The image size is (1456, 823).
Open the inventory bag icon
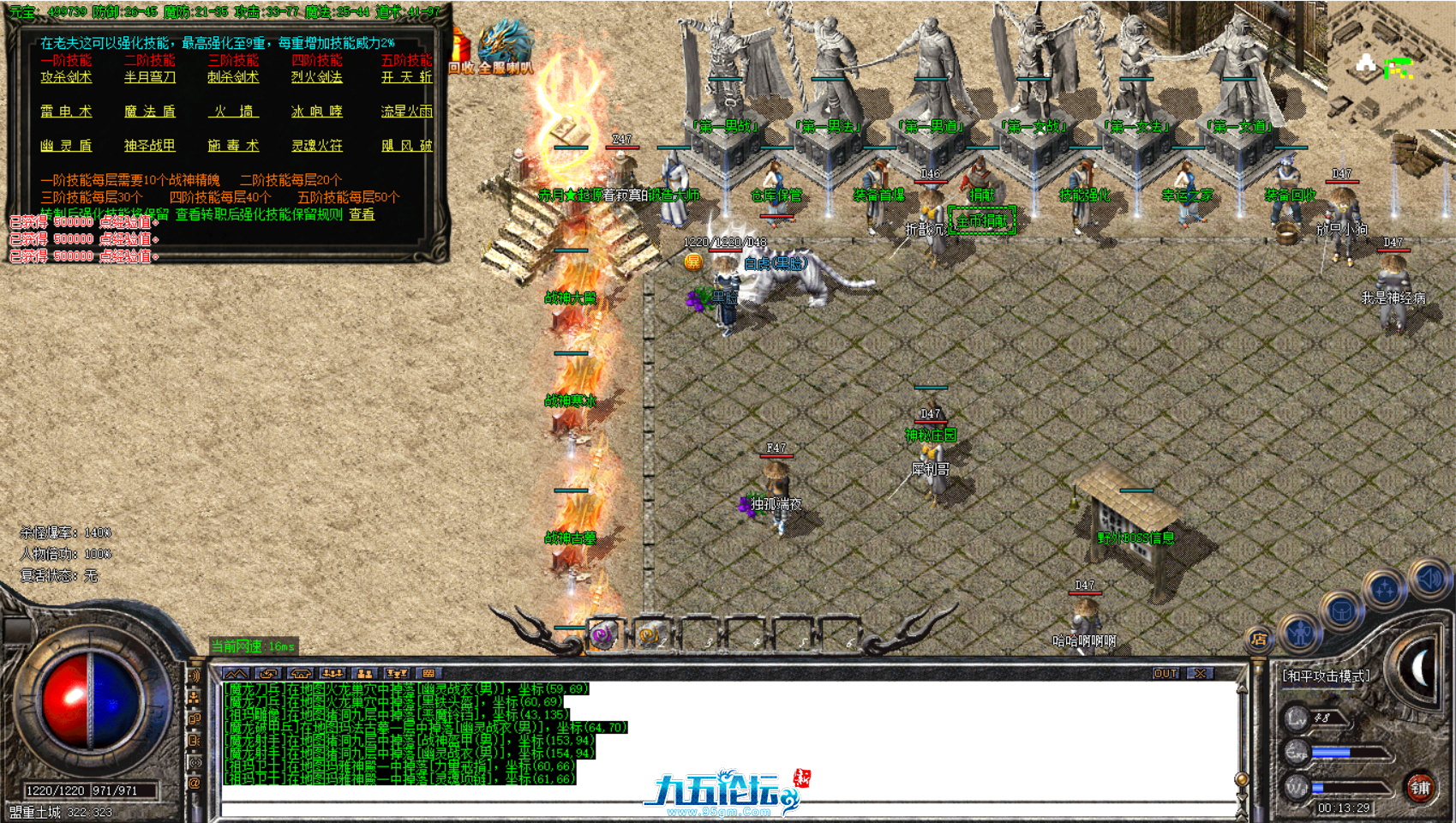point(1341,610)
